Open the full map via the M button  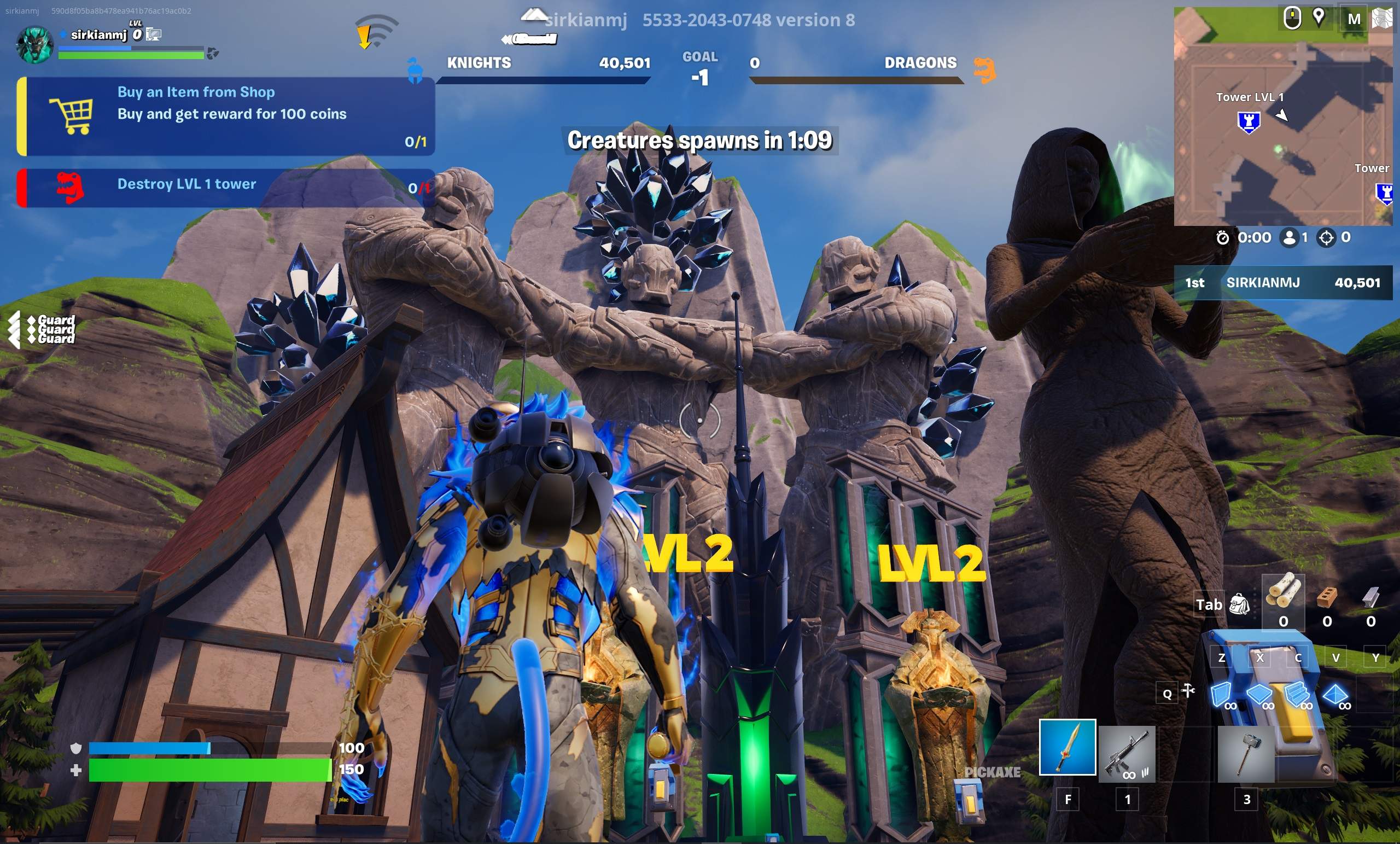[x=1354, y=18]
